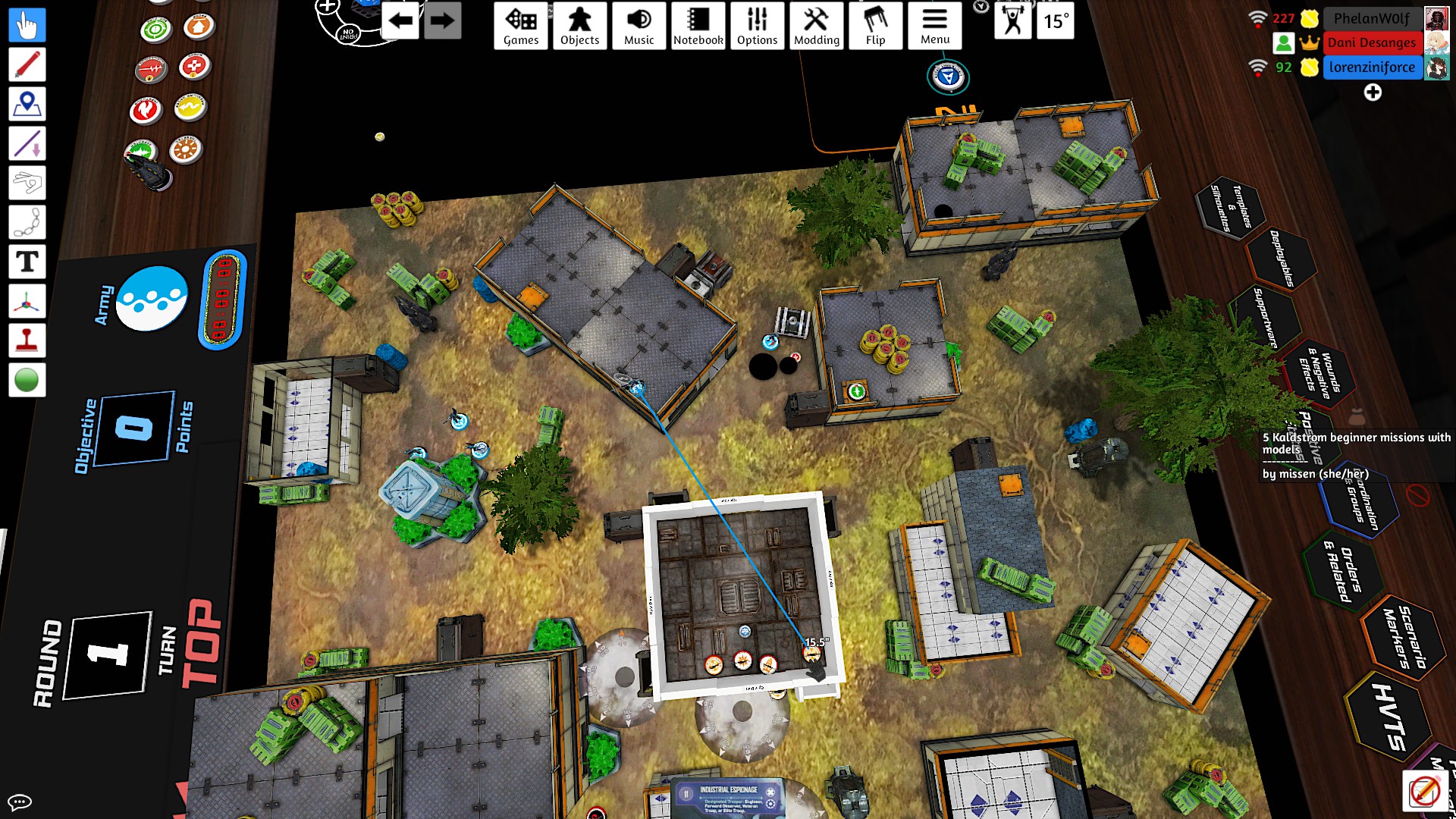This screenshot has height=819, width=1456.
Task: Select the red stamp tool
Action: click(27, 340)
